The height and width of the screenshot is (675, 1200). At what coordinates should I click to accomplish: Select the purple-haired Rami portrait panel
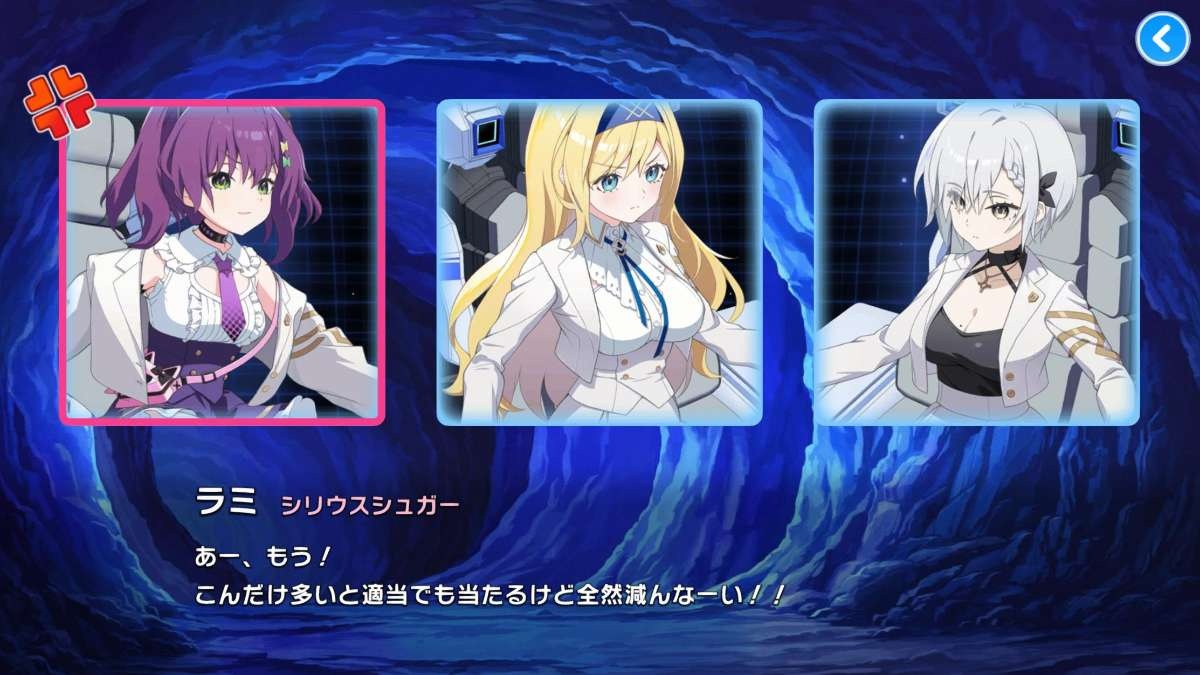pyautogui.click(x=222, y=262)
